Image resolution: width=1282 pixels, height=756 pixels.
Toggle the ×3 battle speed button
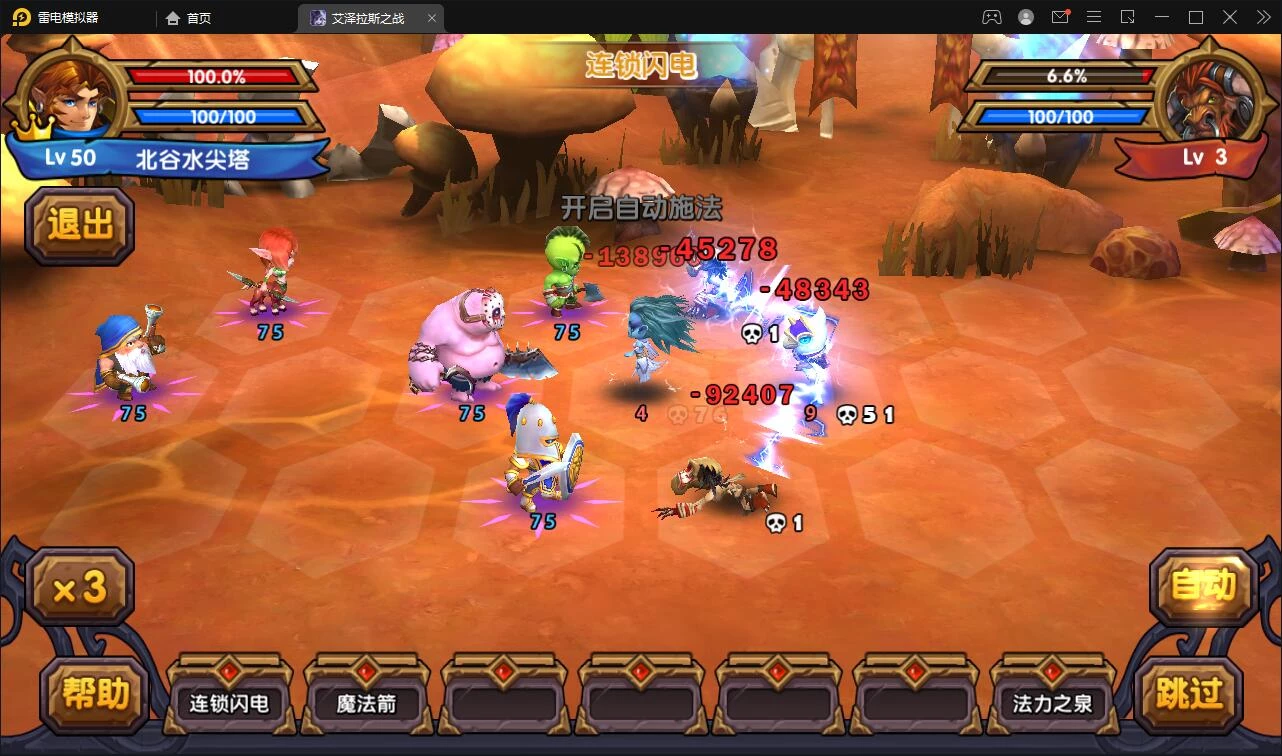point(79,588)
